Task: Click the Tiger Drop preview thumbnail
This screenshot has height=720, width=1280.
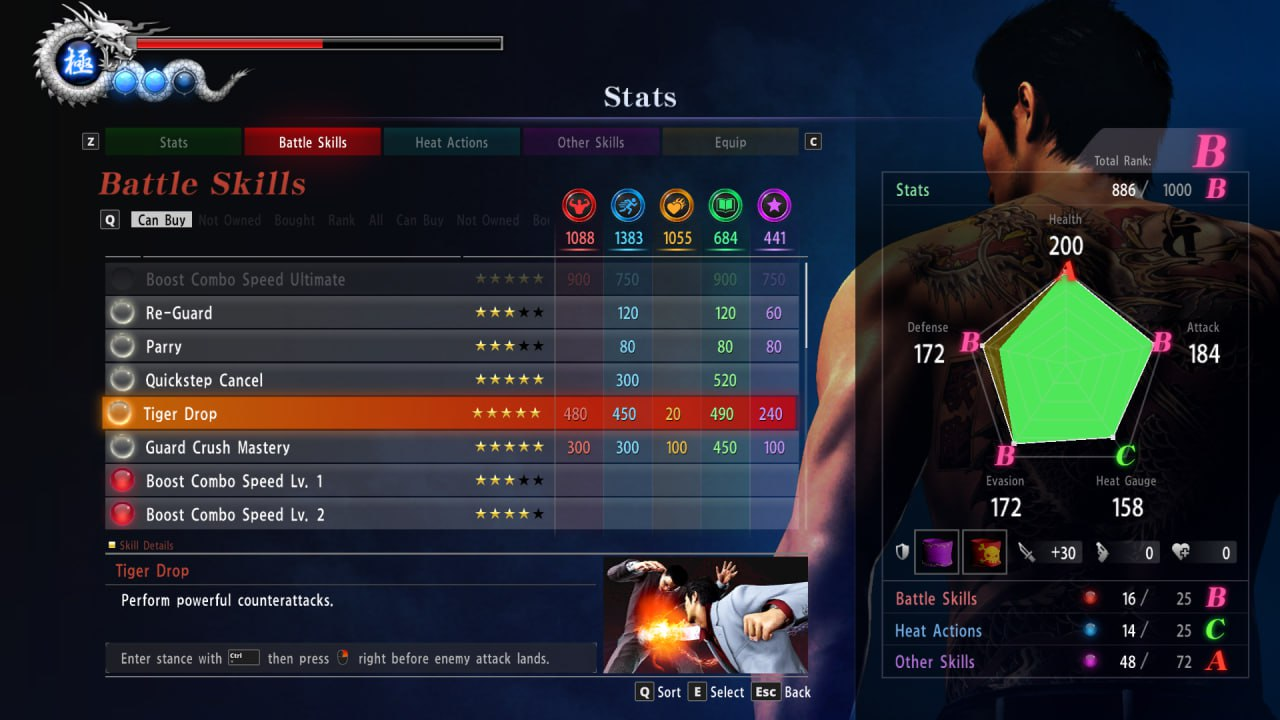Action: point(705,614)
